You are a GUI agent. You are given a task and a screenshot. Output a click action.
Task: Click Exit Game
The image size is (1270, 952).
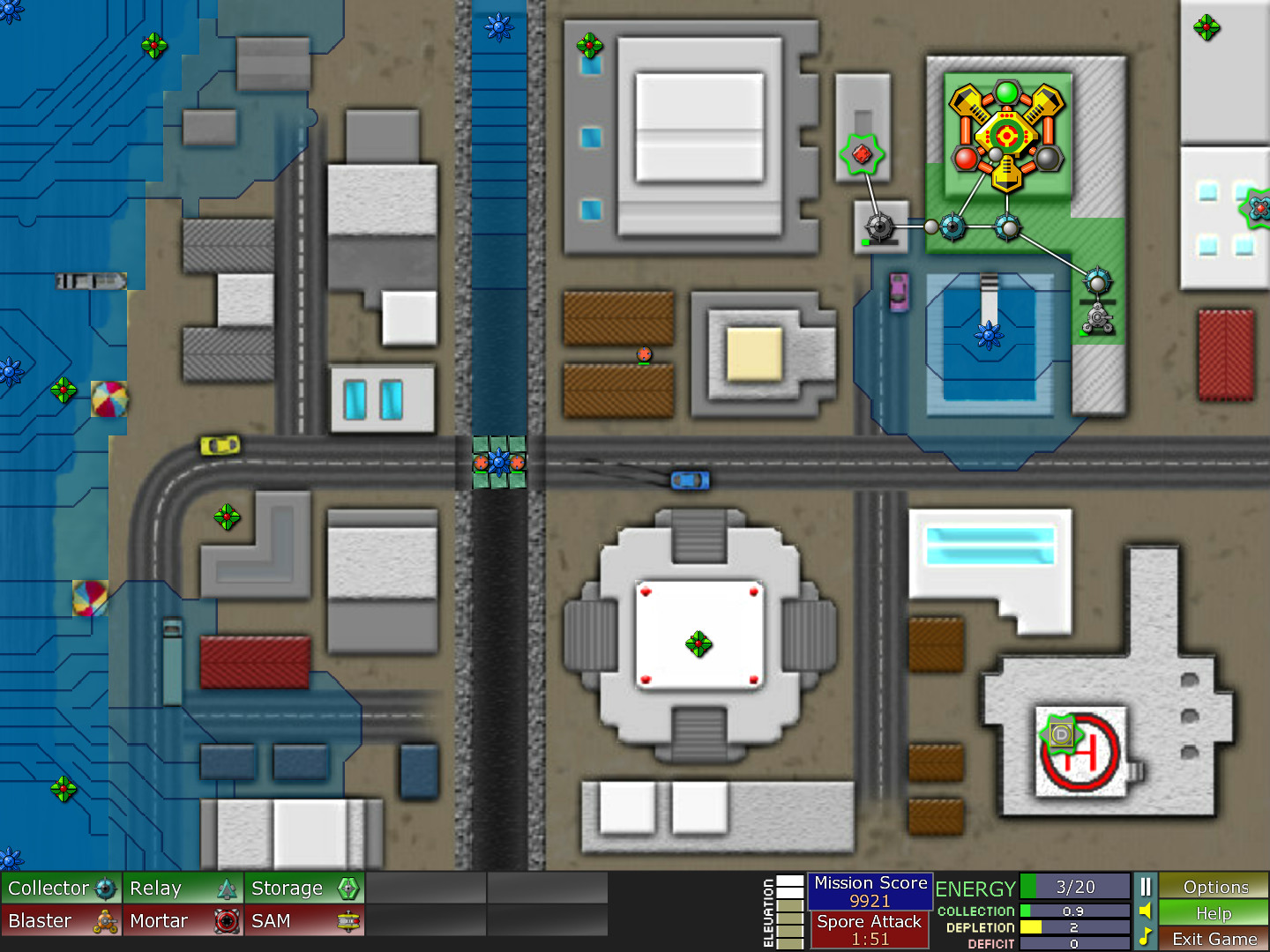coord(1214,940)
